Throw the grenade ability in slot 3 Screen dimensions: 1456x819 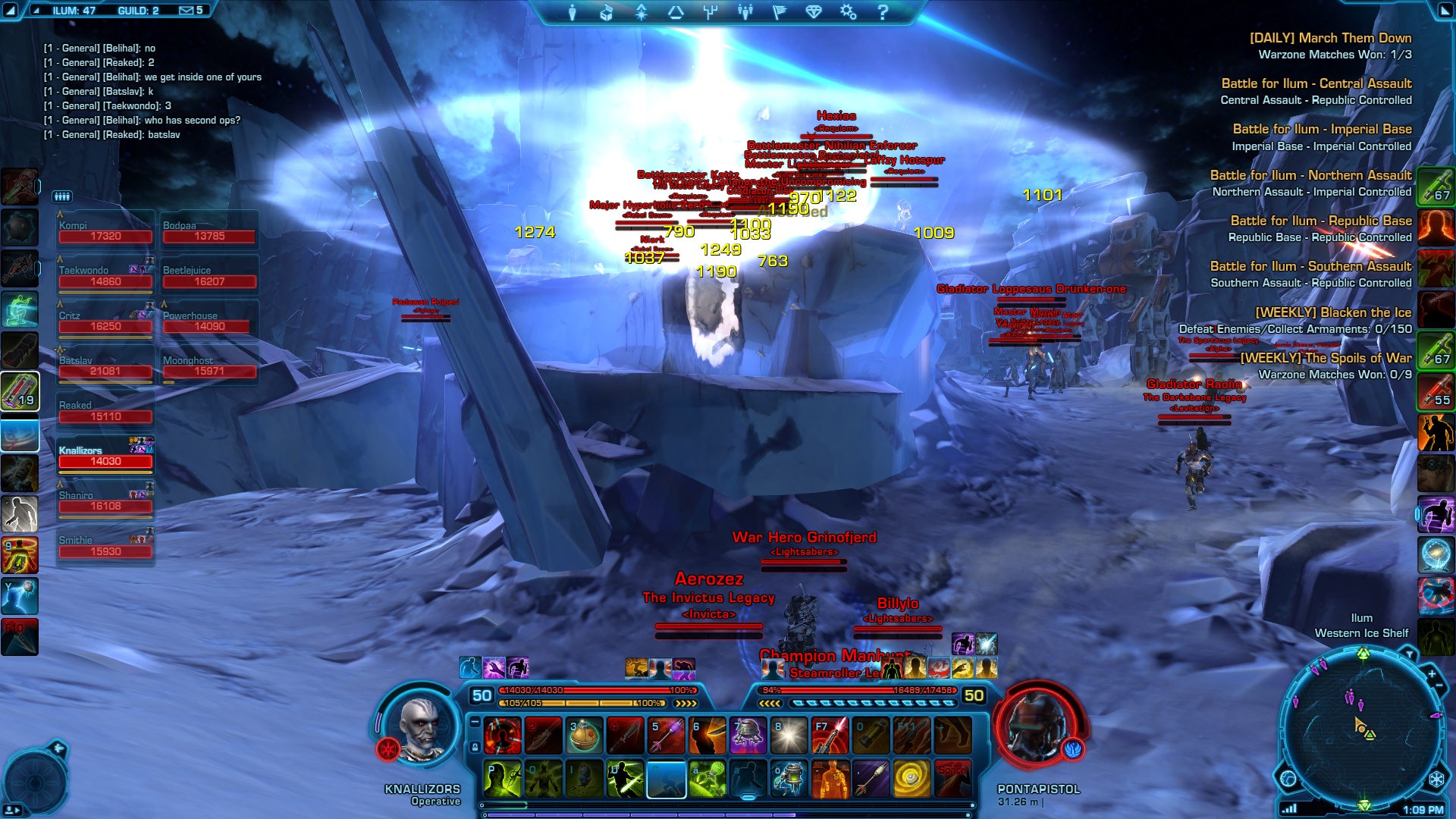click(585, 736)
